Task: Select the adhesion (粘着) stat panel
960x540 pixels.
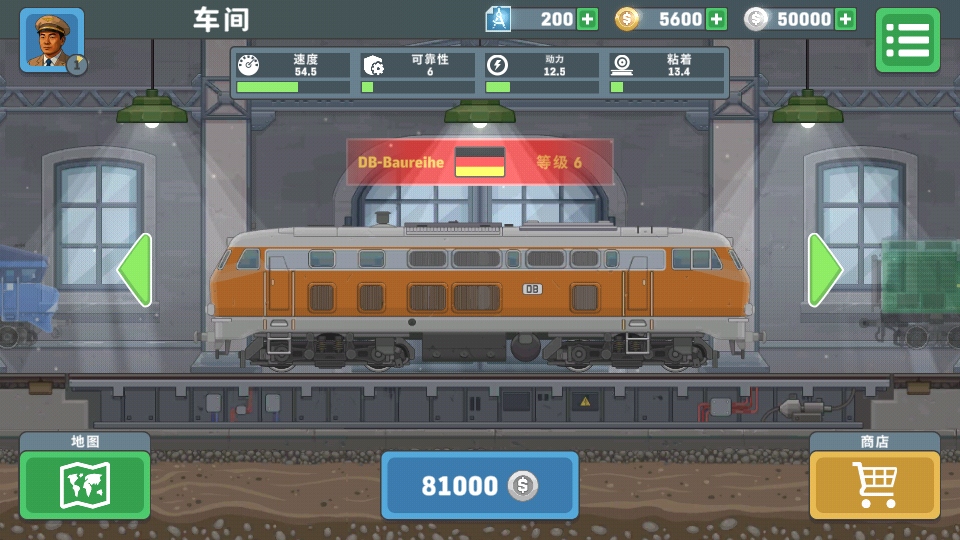Action: tap(666, 73)
